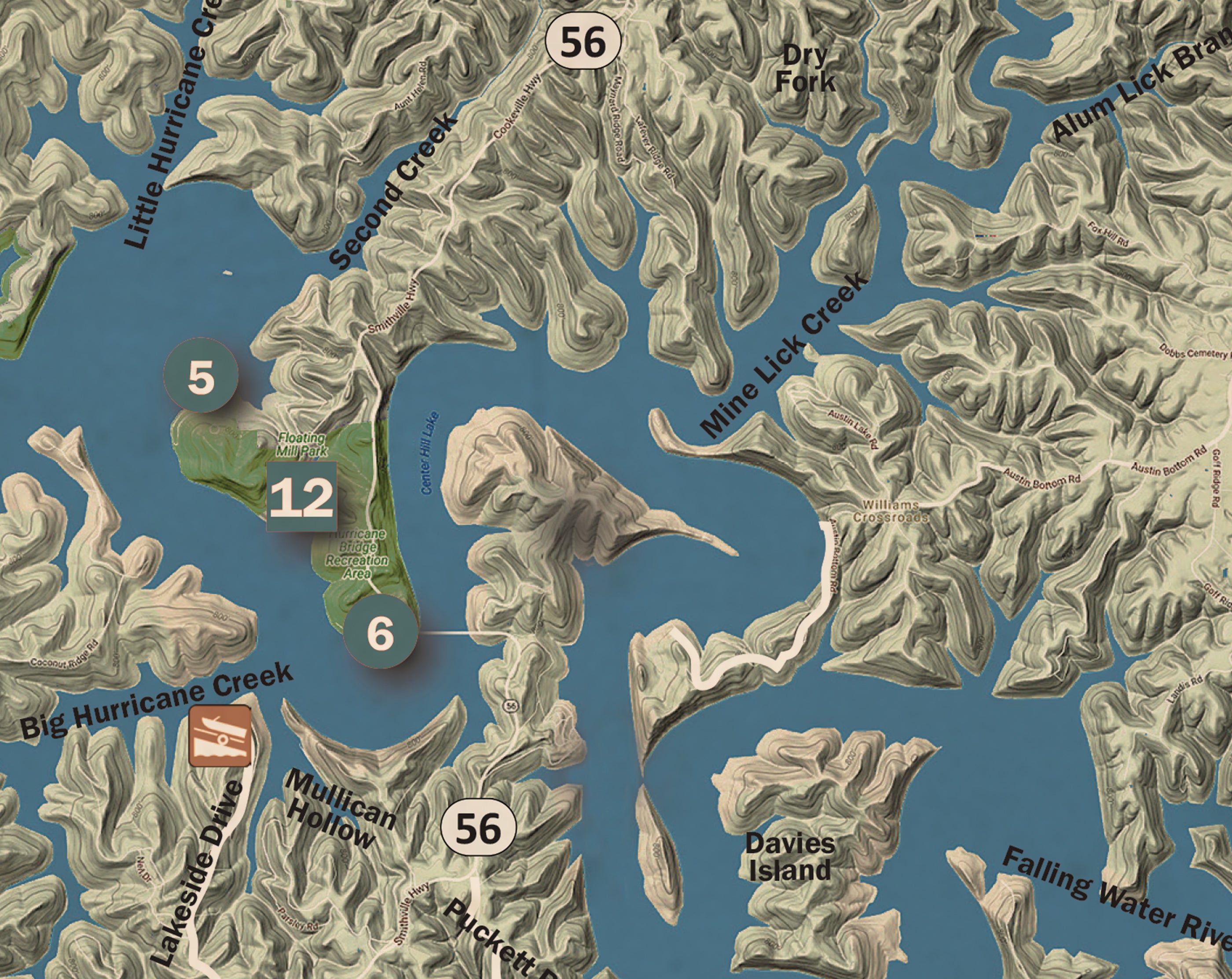Select the circular map marker numbered 5
Screen dimensions: 1232x979
(x=201, y=375)
